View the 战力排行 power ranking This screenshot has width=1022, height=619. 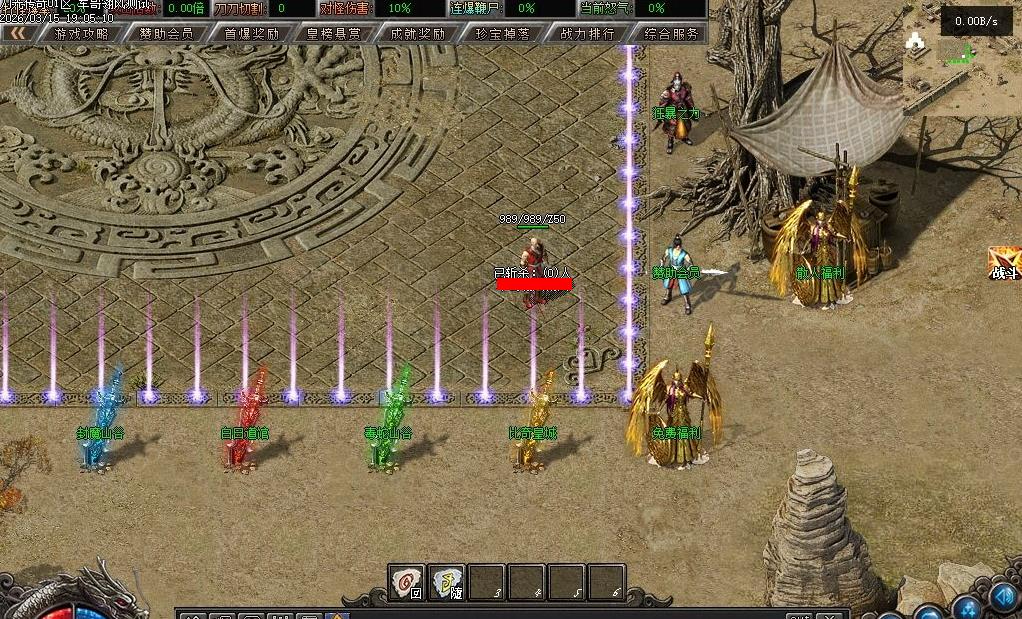(588, 33)
